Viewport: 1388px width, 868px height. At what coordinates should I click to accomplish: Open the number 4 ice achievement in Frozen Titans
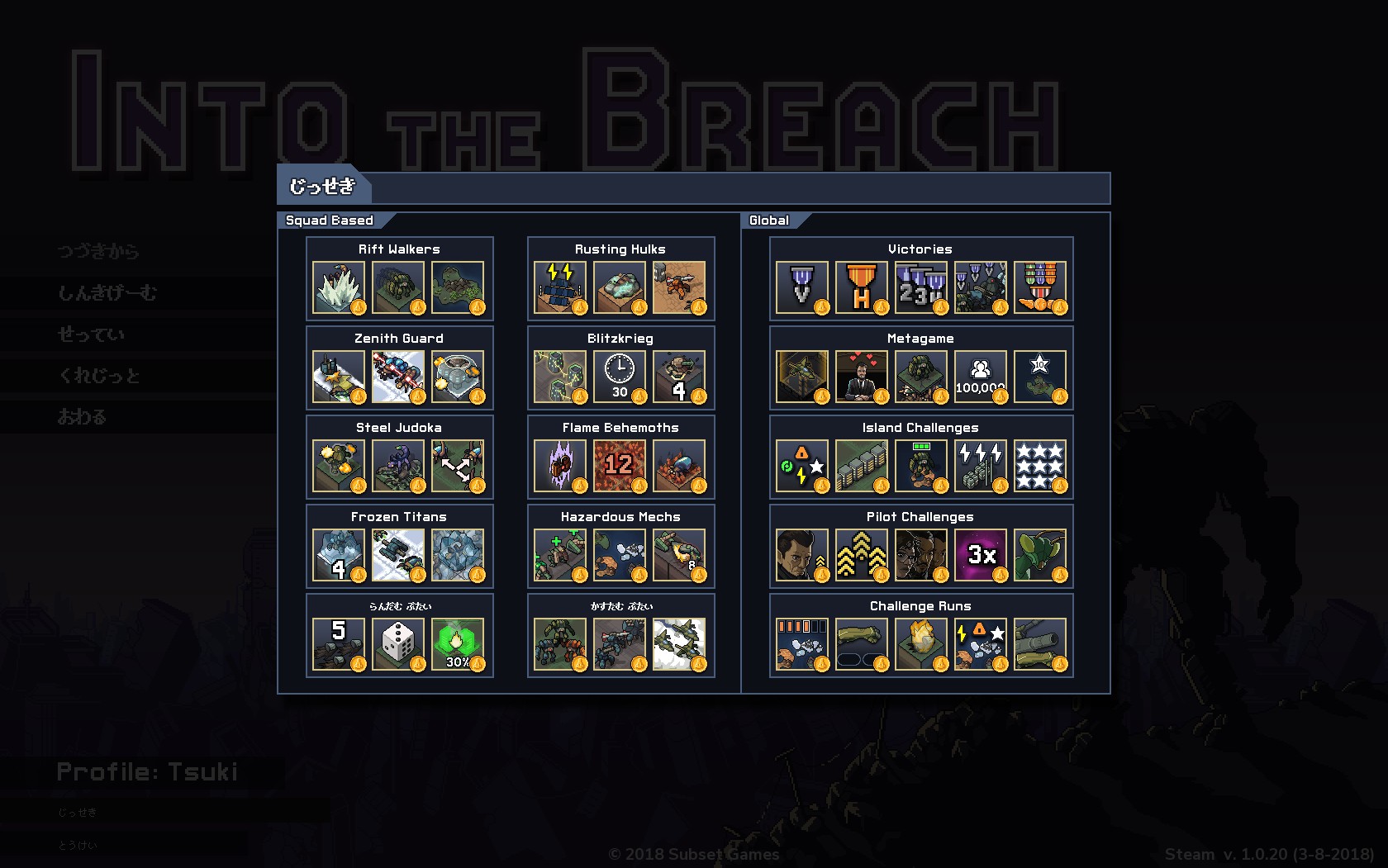click(339, 555)
